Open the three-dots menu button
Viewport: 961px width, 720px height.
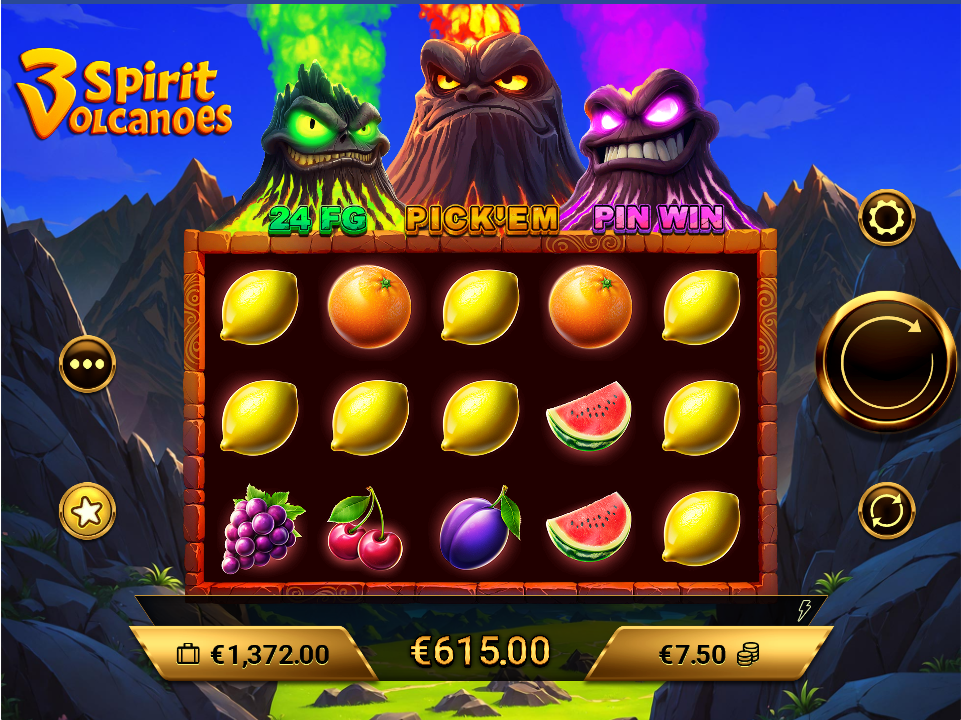click(x=87, y=364)
